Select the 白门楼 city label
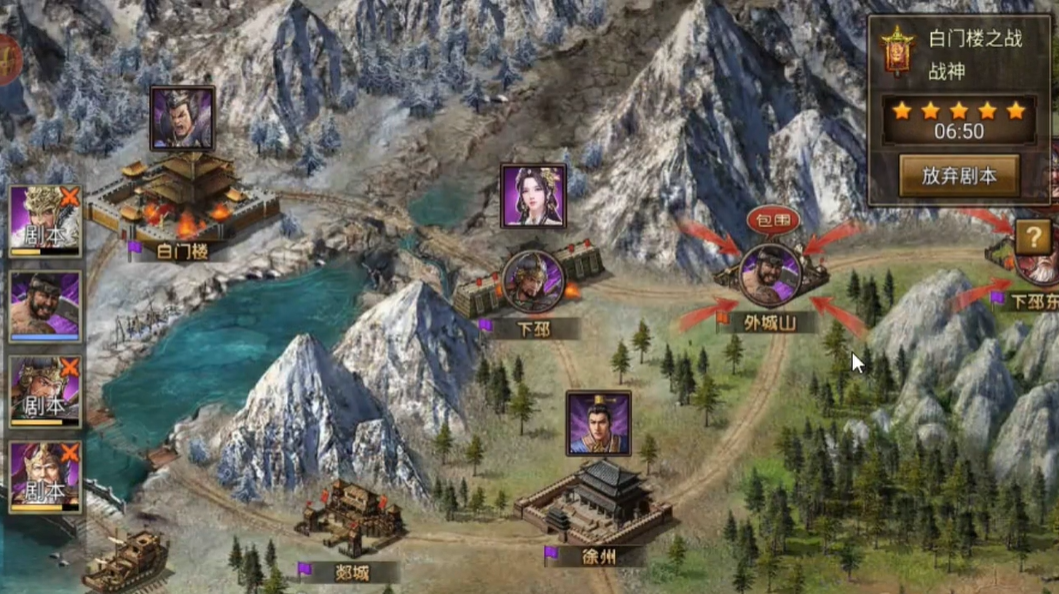The height and width of the screenshot is (594, 1059). point(182,251)
